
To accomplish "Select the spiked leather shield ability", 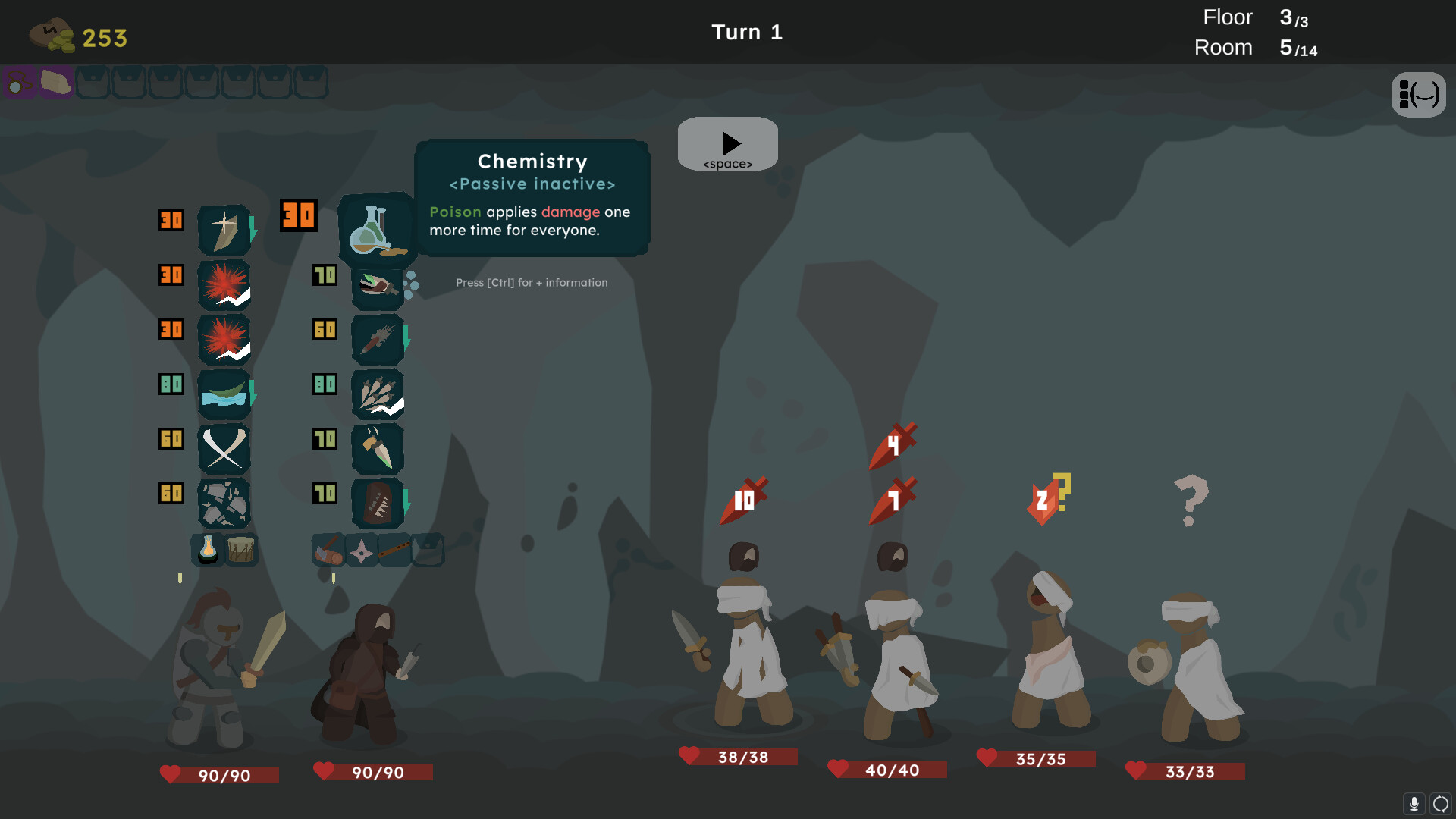I will tap(378, 503).
